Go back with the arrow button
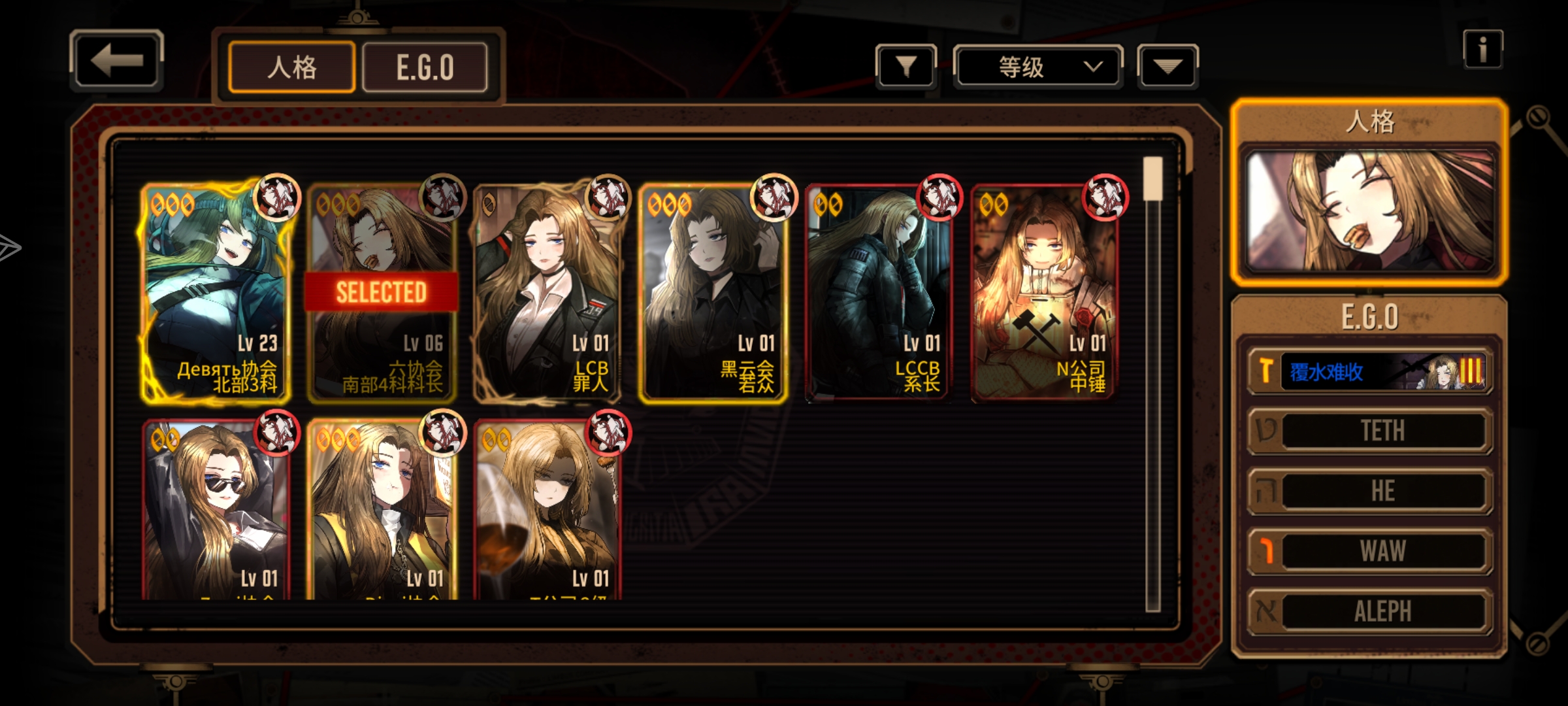The image size is (1568, 706). point(116,61)
